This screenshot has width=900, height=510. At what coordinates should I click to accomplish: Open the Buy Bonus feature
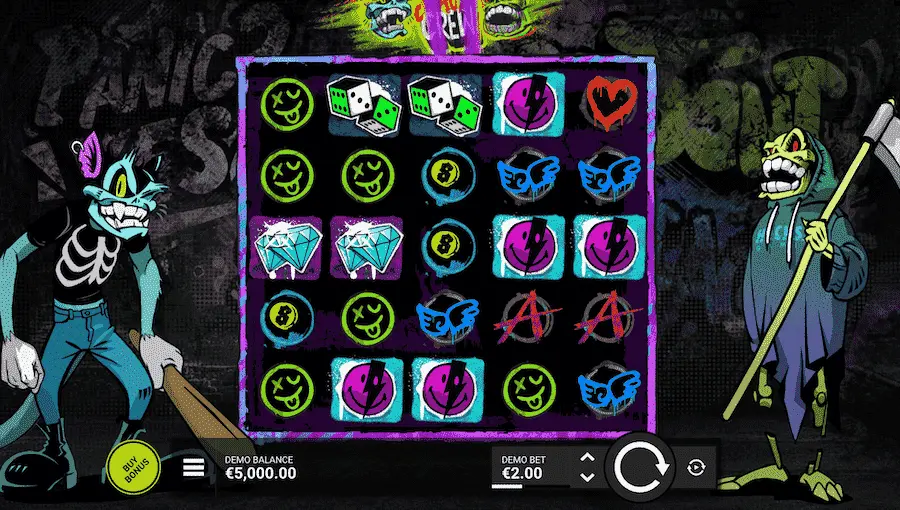point(133,467)
